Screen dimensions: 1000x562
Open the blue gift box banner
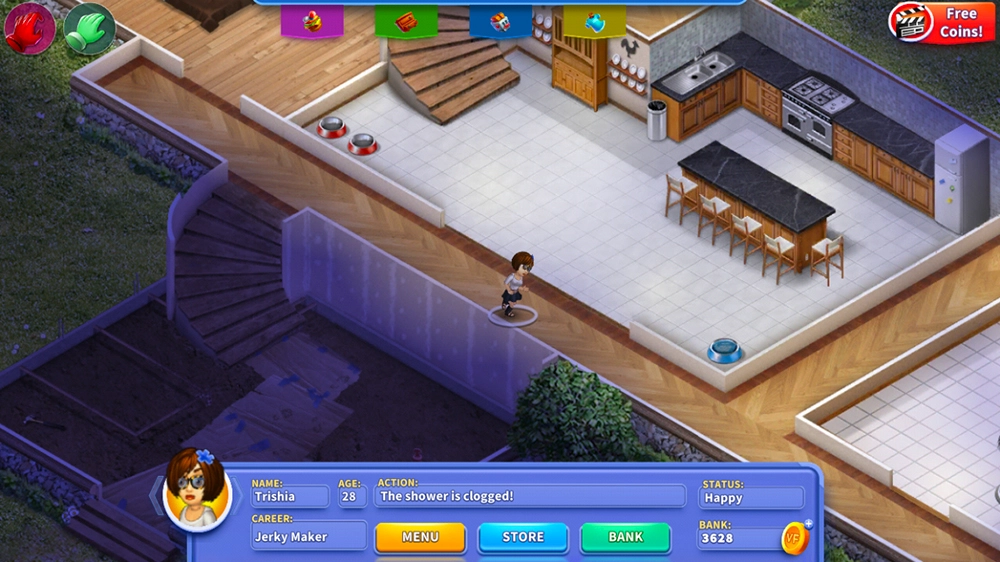[500, 21]
